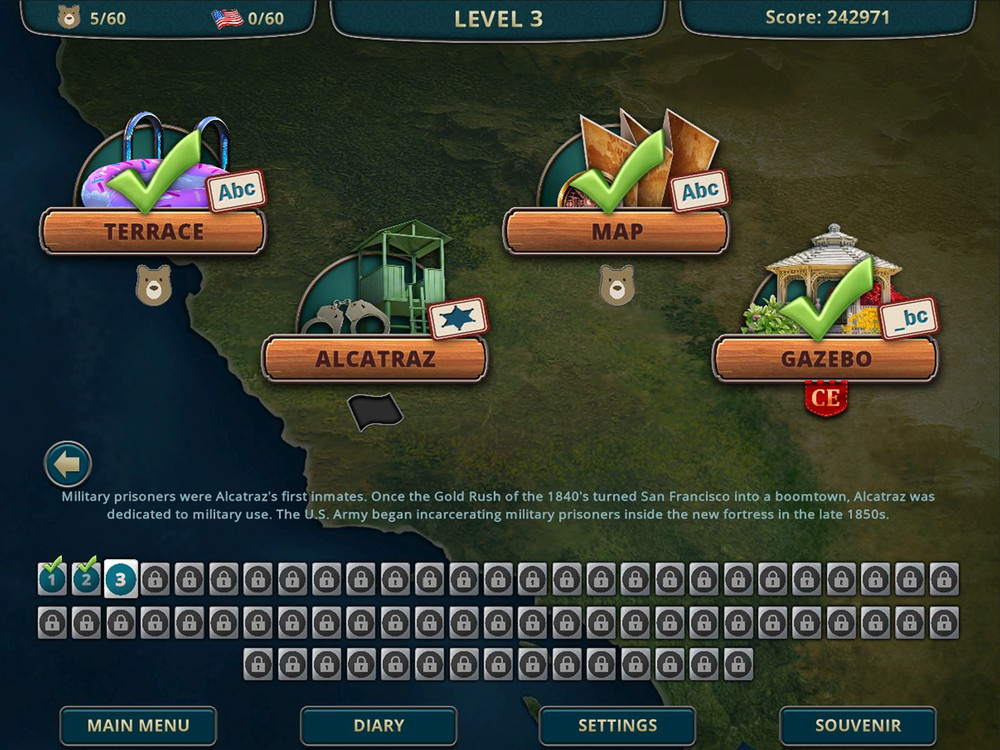The width and height of the screenshot is (1000, 750).
Task: Select level 1 tile
Action: [52, 578]
